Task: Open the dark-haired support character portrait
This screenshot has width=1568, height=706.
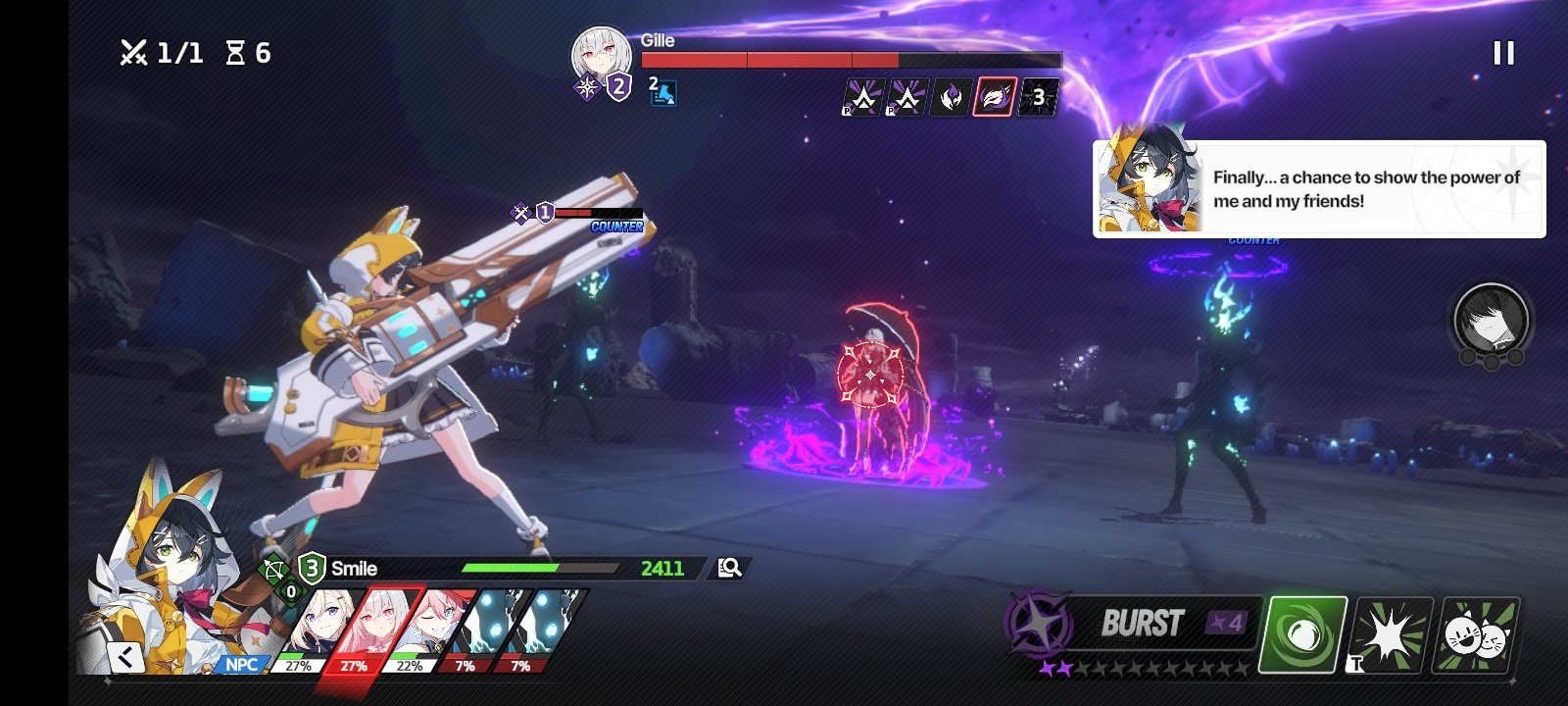Action: [x=1491, y=320]
